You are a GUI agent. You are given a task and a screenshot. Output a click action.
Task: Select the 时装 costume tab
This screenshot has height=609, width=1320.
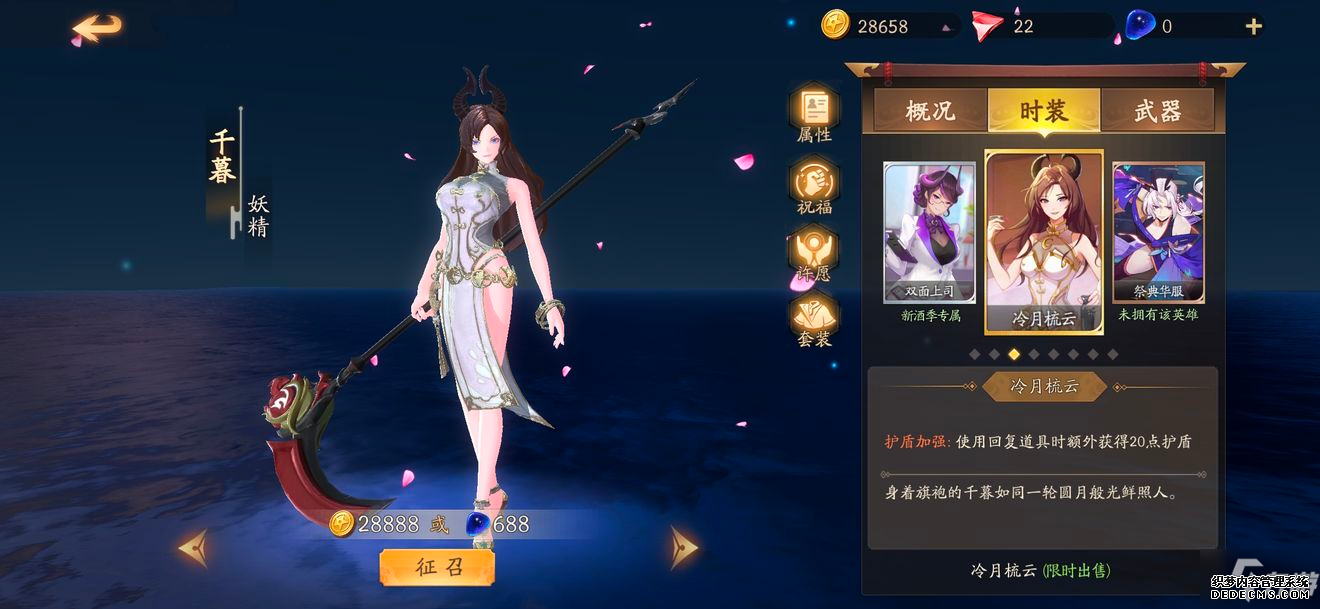pos(1044,111)
